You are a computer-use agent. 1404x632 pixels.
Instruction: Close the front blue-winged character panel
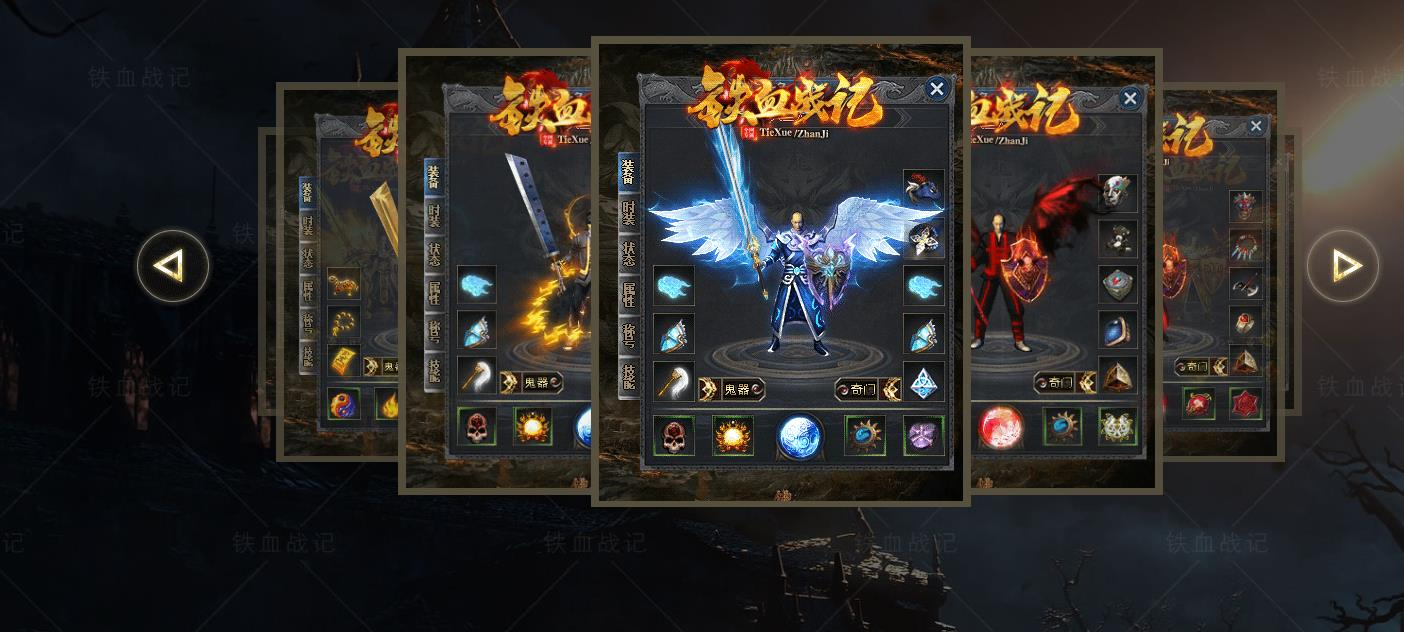[936, 89]
